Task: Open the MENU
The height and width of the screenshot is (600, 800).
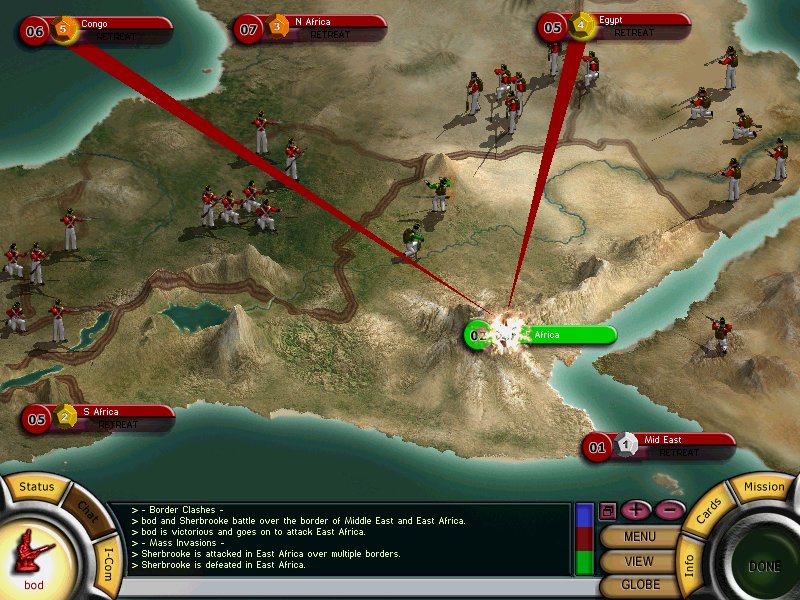Action: pos(639,537)
